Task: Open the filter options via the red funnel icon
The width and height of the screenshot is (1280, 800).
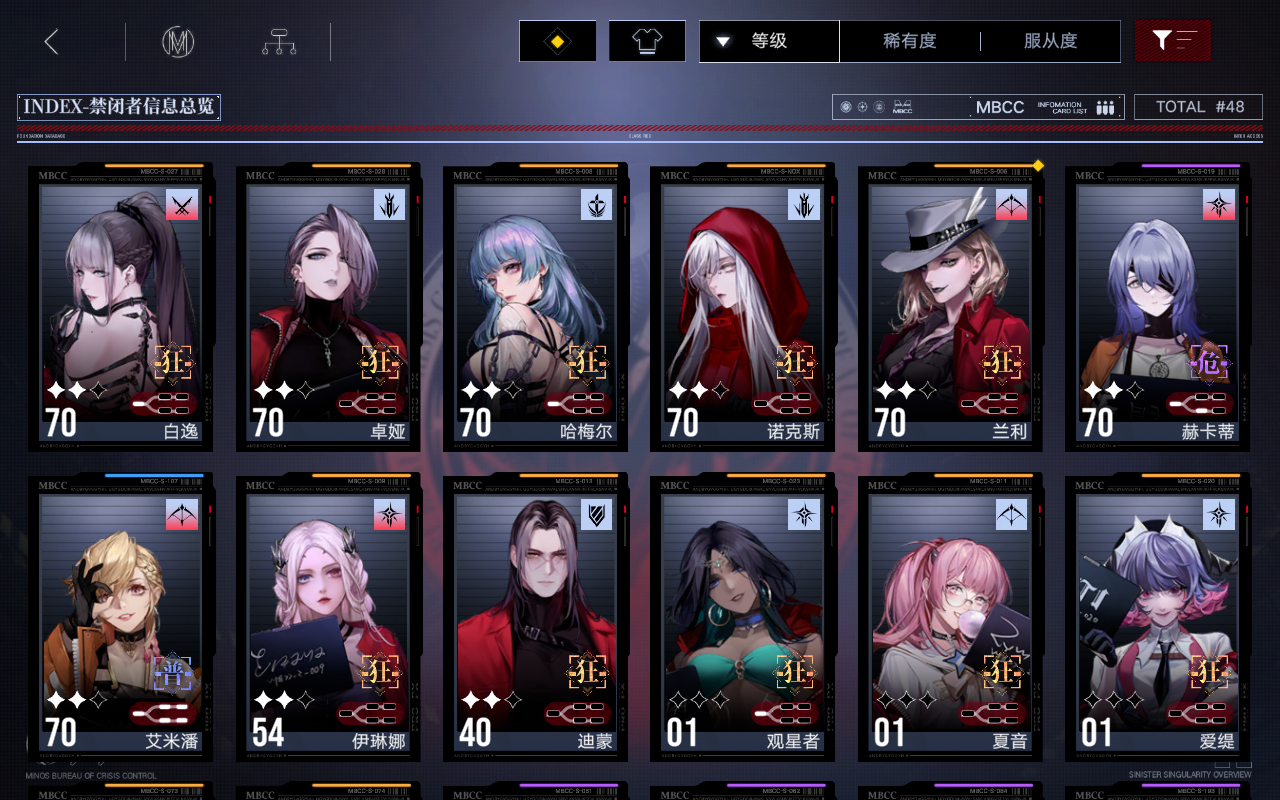Action: point(1171,41)
